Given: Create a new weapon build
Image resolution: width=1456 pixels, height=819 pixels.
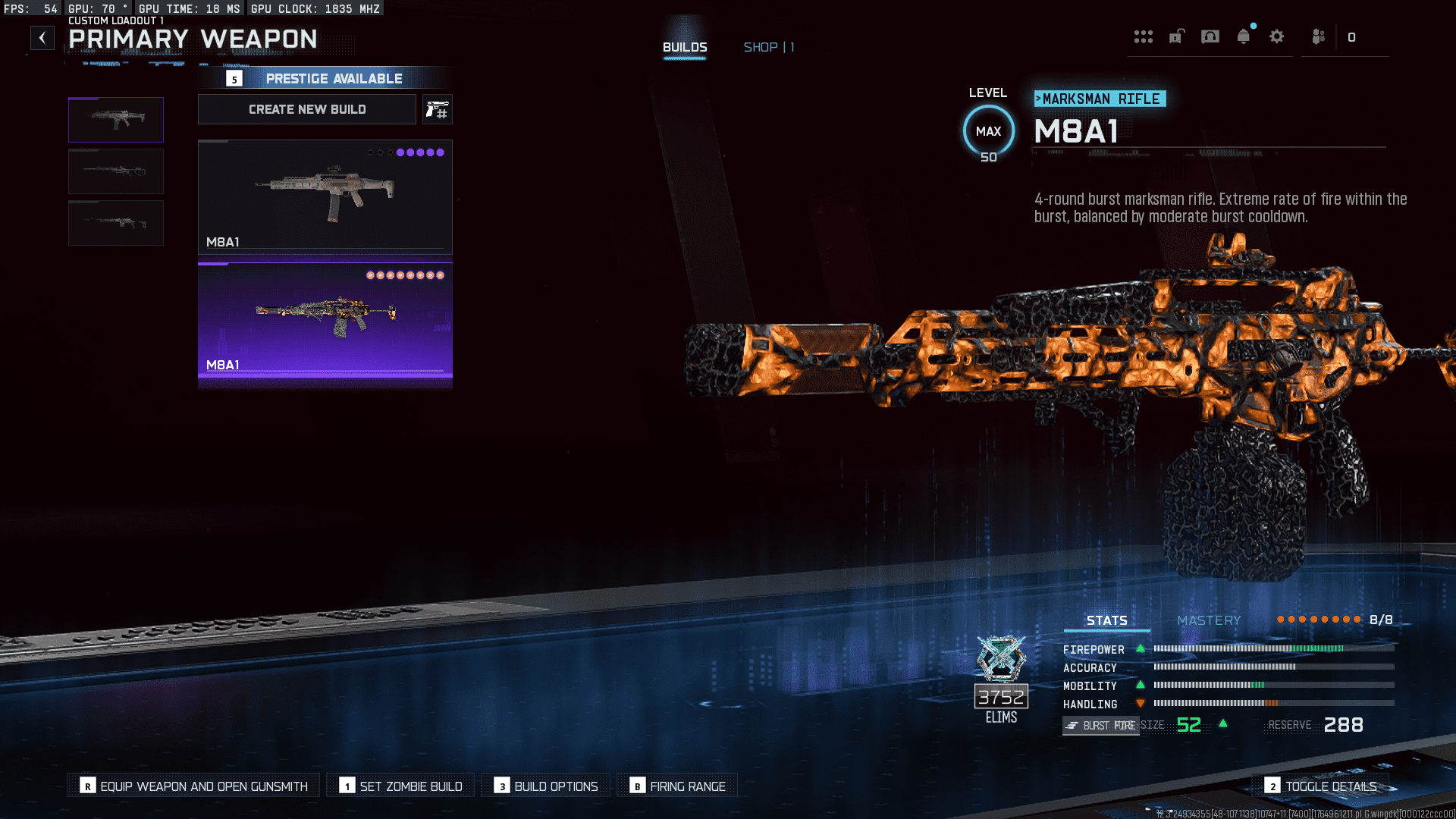Looking at the screenshot, I should (x=307, y=109).
